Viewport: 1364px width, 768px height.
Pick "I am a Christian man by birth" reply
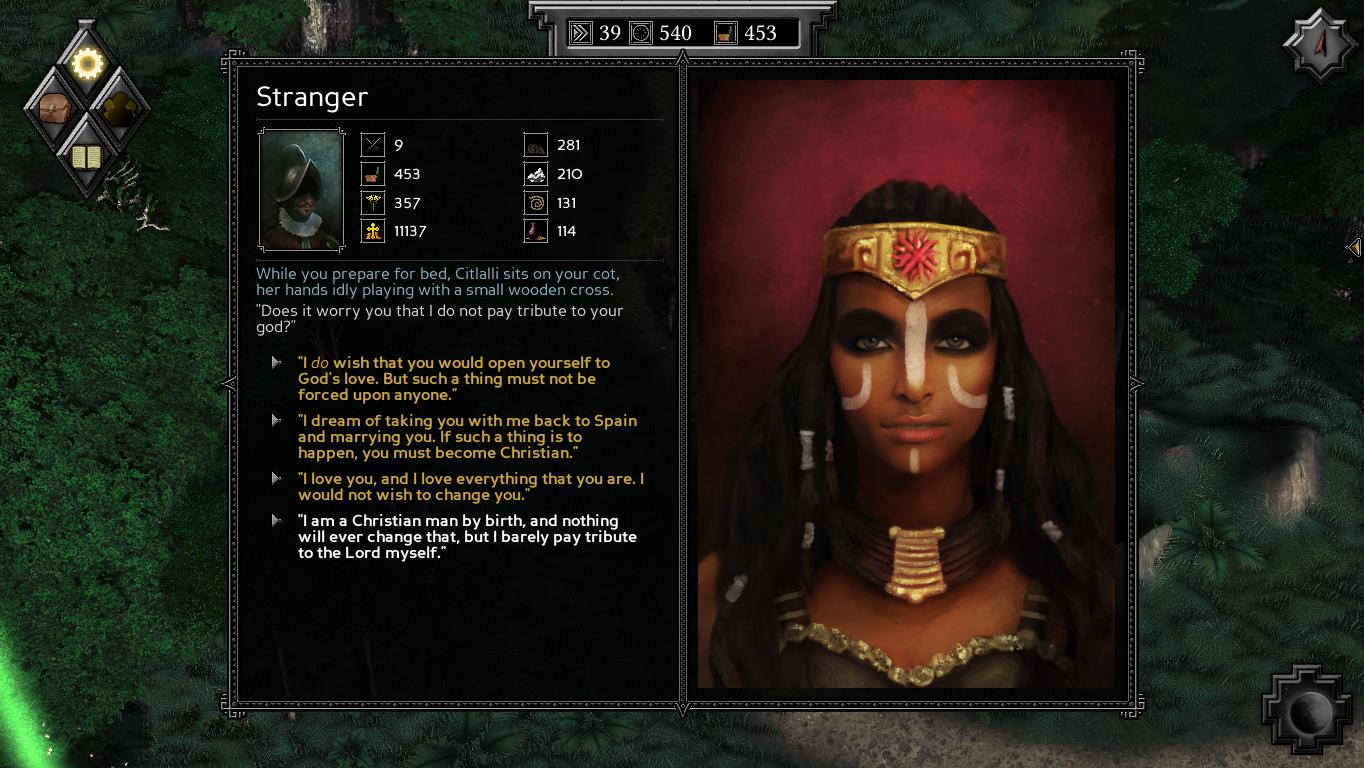[467, 537]
